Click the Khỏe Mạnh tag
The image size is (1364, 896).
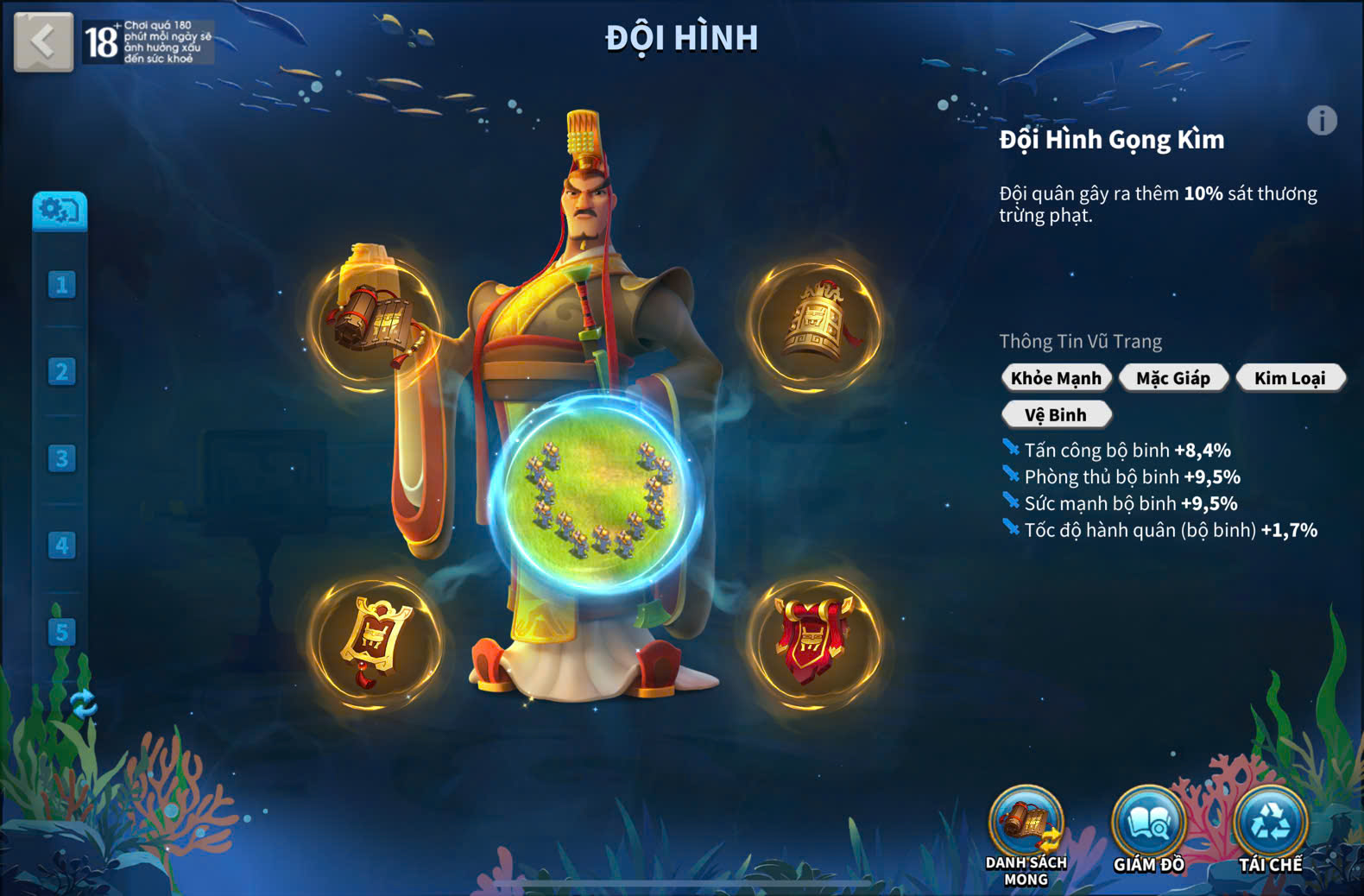1056,378
